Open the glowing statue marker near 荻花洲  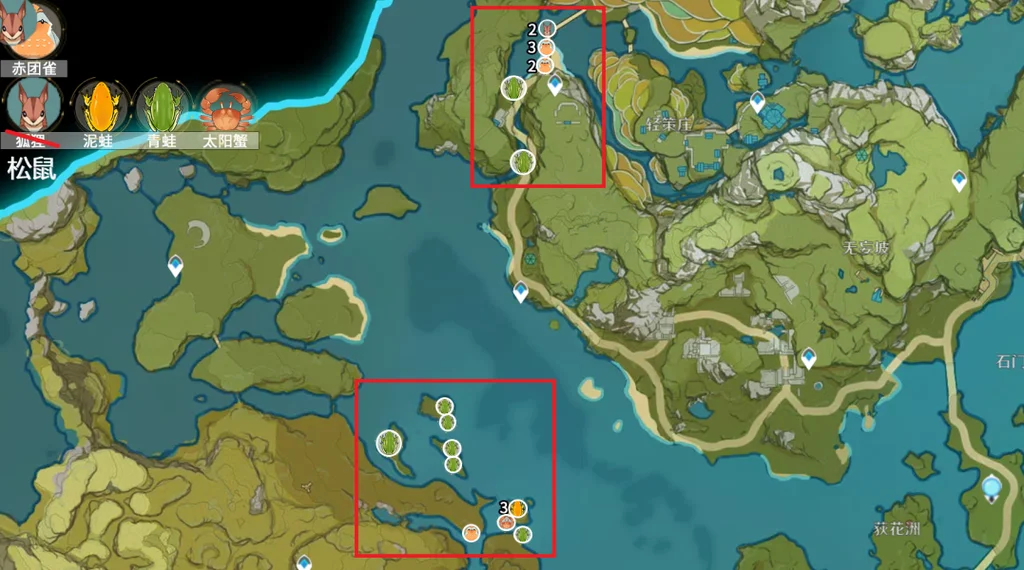(991, 488)
